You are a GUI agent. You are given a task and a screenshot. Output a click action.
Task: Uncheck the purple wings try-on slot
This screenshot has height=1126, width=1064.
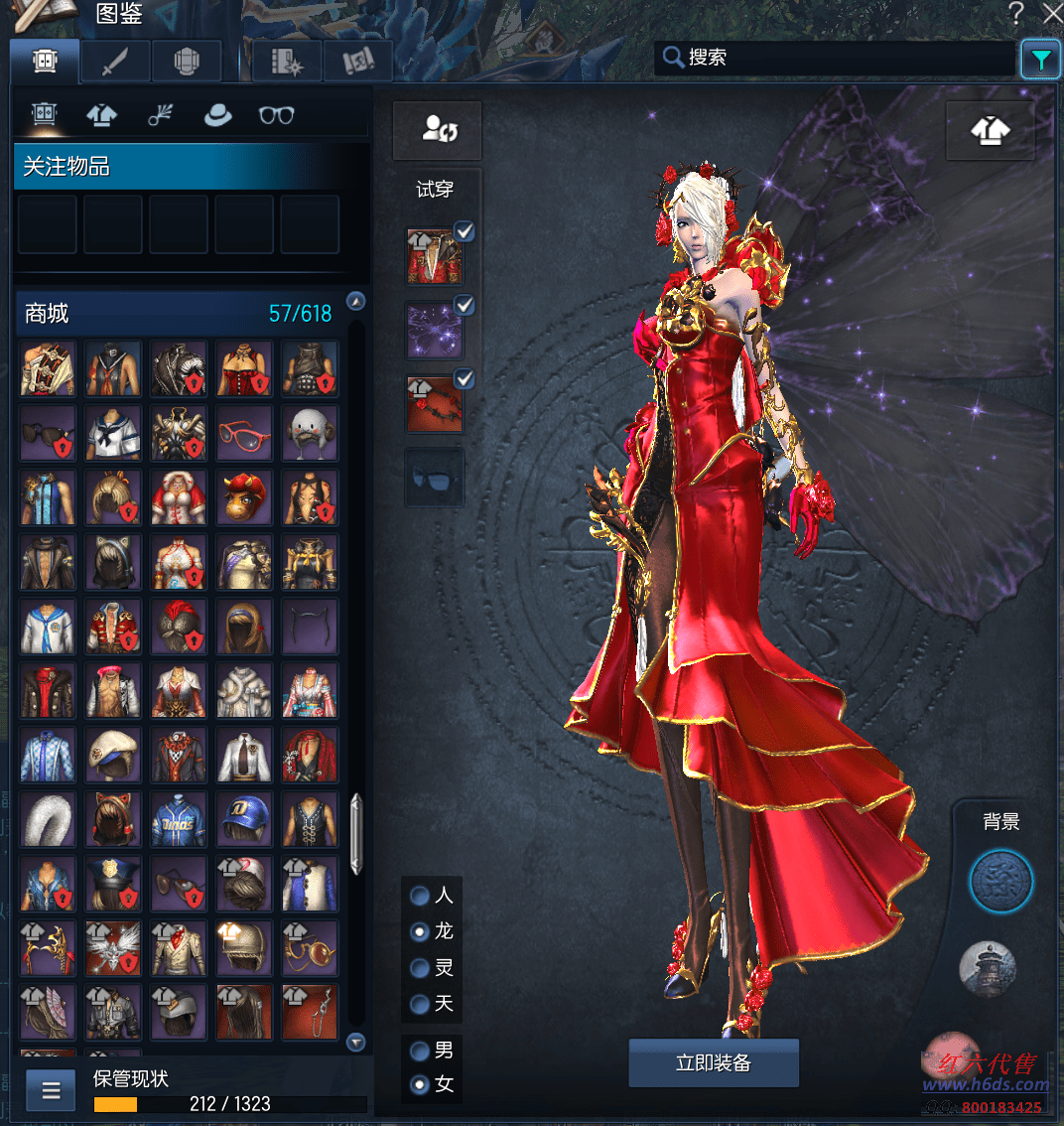coord(464,305)
